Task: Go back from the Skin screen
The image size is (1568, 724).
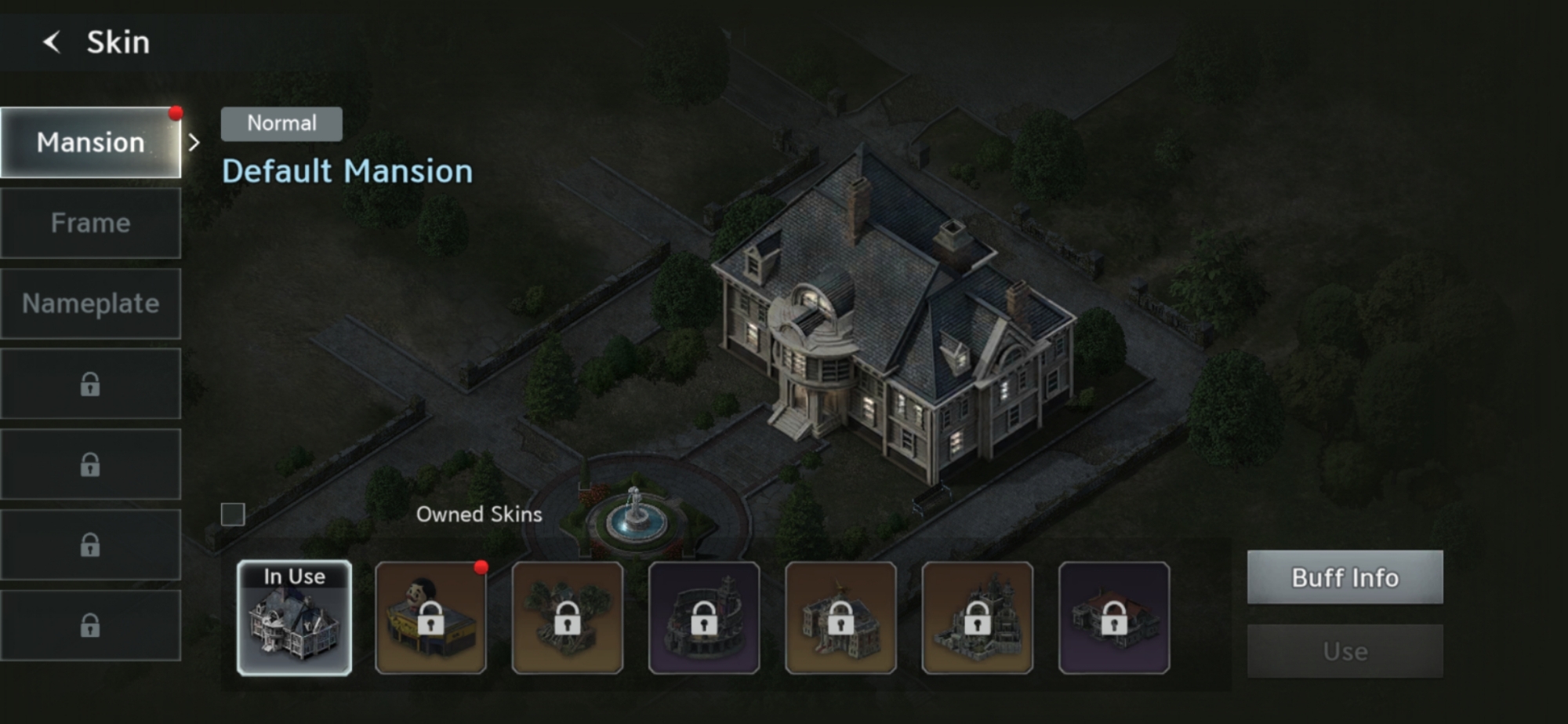Action: [x=52, y=42]
